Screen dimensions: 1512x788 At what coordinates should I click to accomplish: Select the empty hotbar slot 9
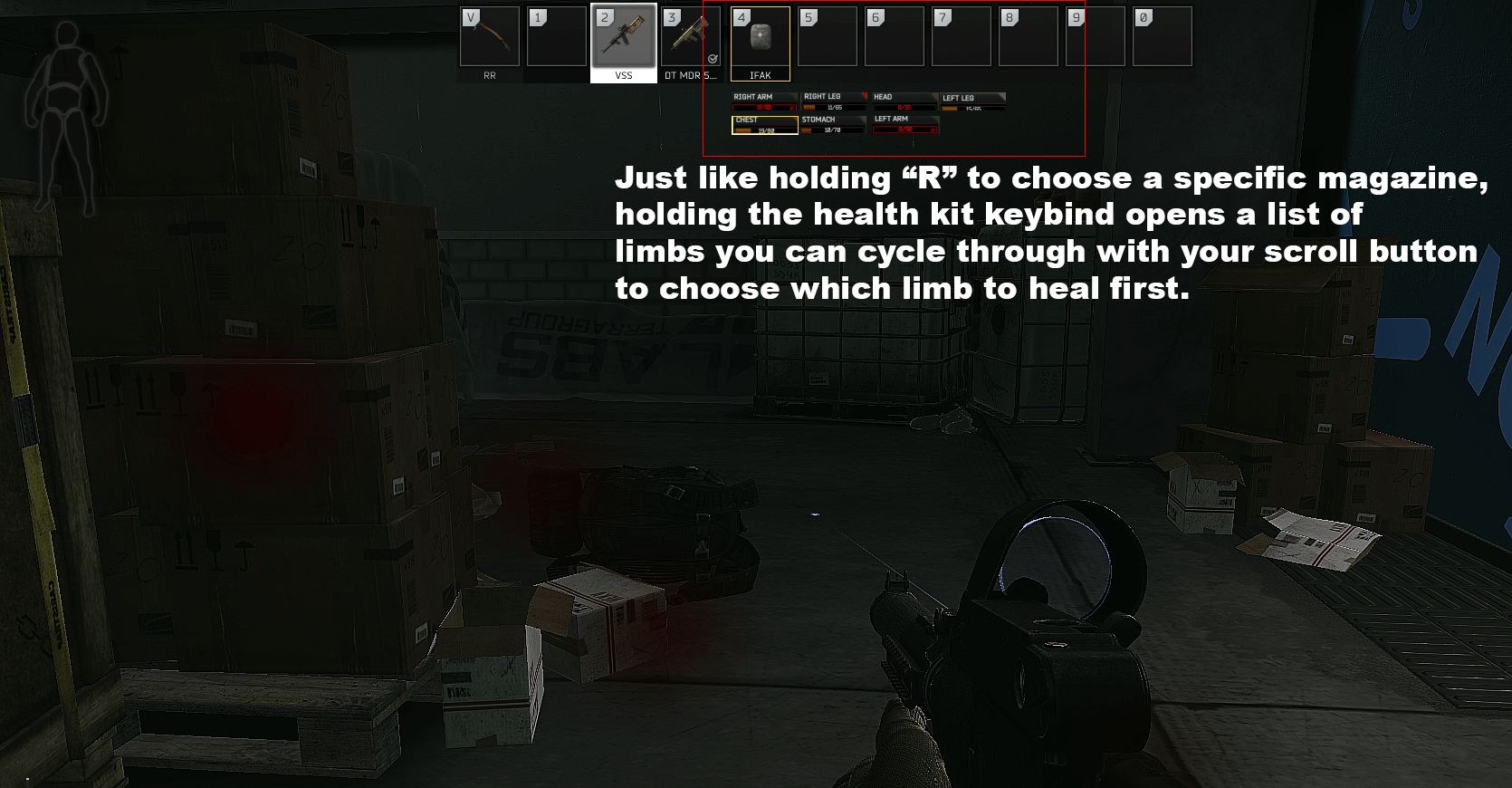(x=1096, y=36)
